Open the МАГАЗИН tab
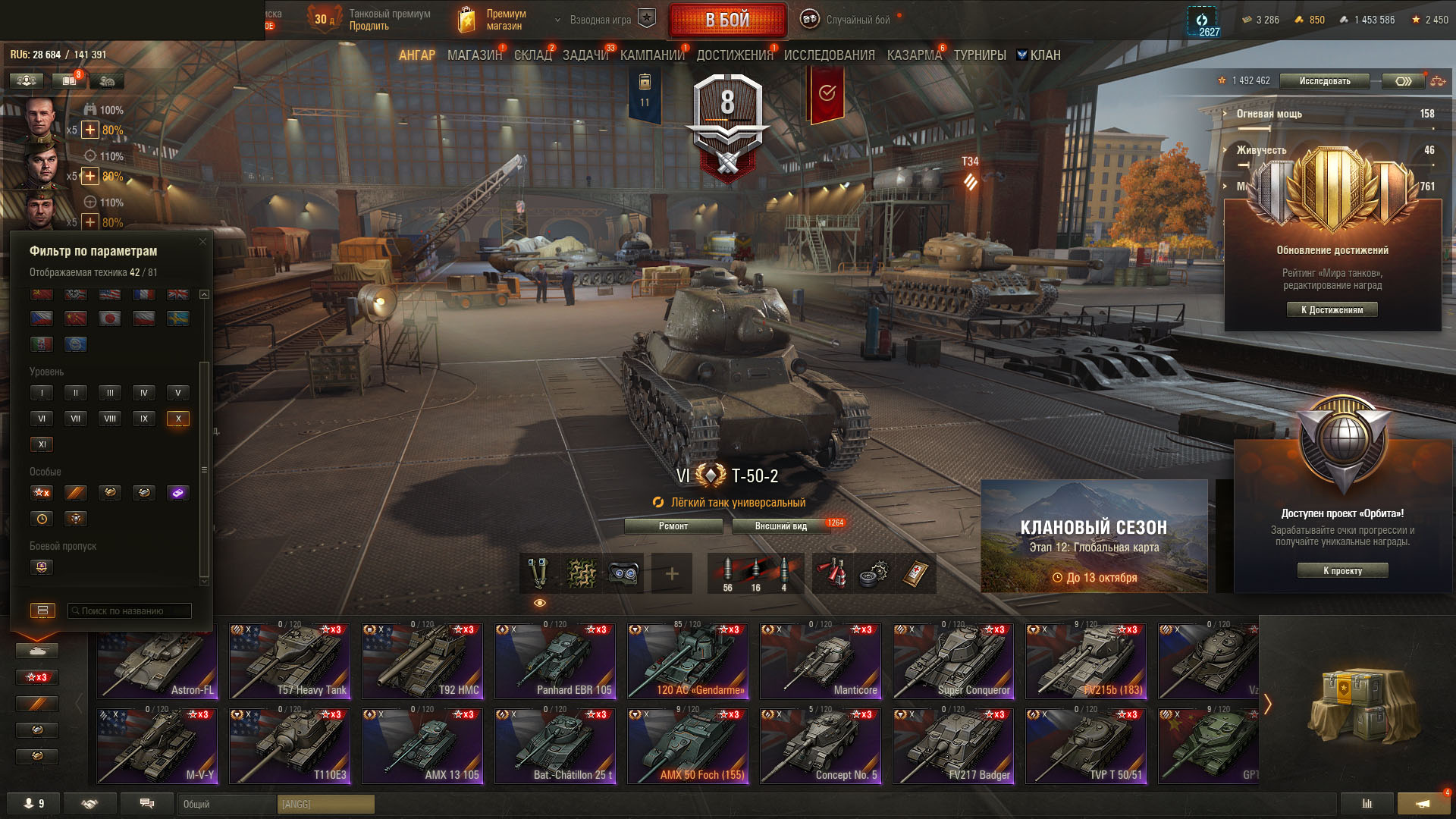Image resolution: width=1456 pixels, height=819 pixels. click(474, 55)
